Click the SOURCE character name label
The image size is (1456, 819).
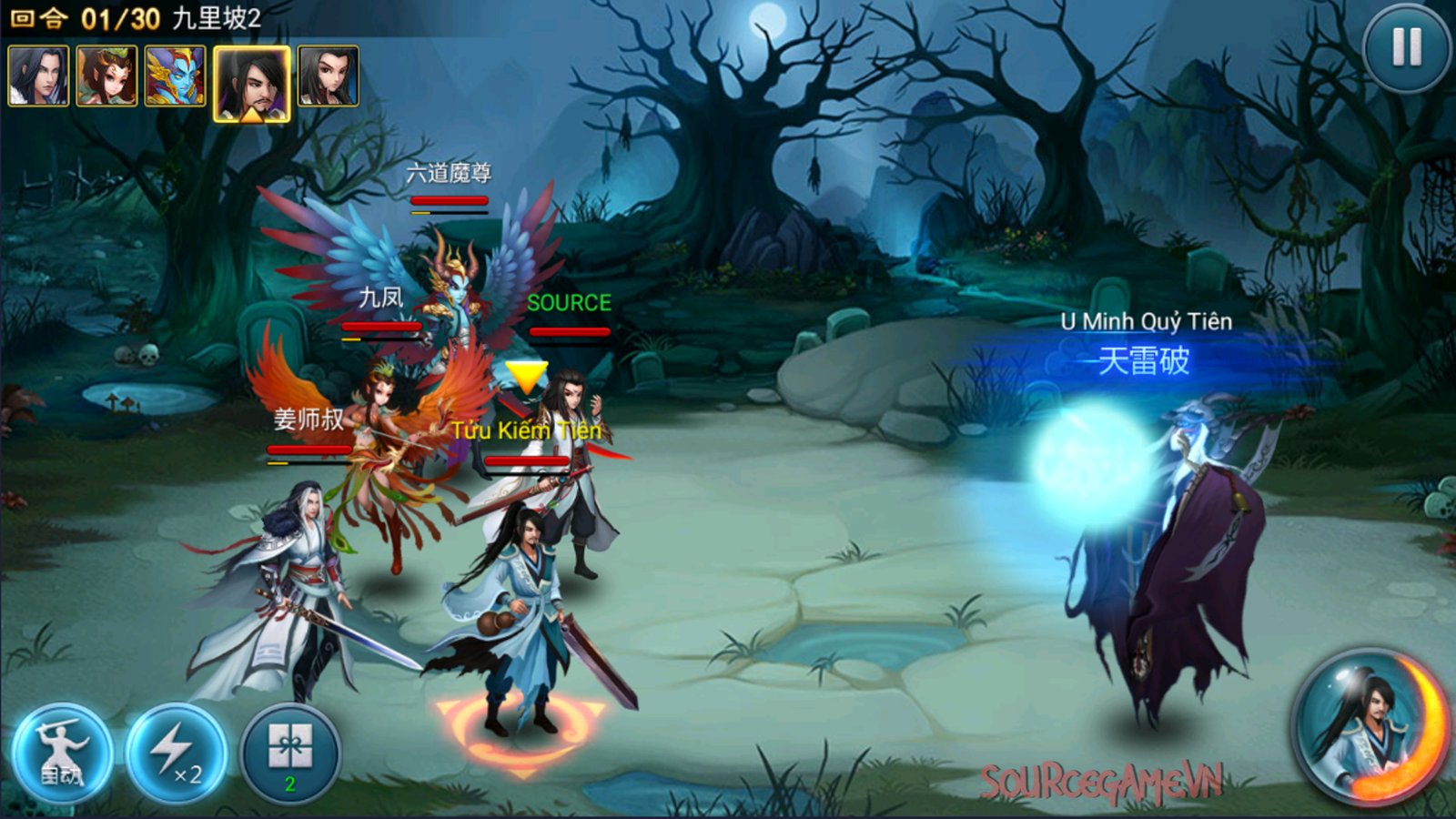[x=569, y=304]
